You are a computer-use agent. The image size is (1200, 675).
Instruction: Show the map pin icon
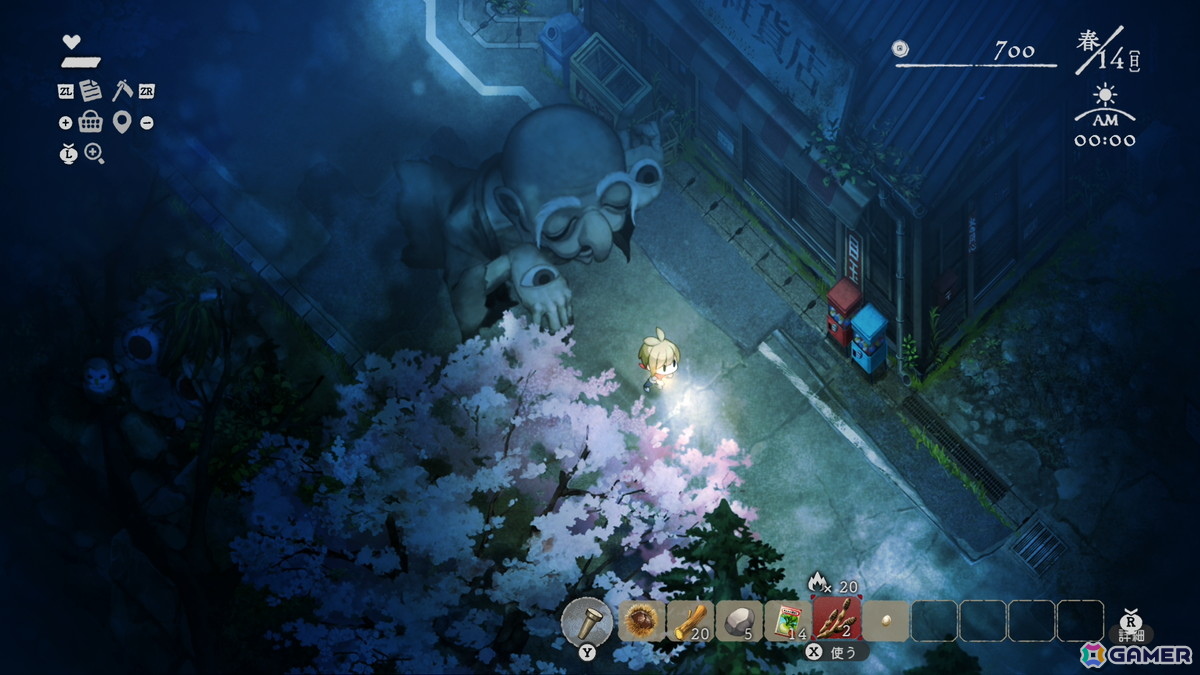(122, 122)
